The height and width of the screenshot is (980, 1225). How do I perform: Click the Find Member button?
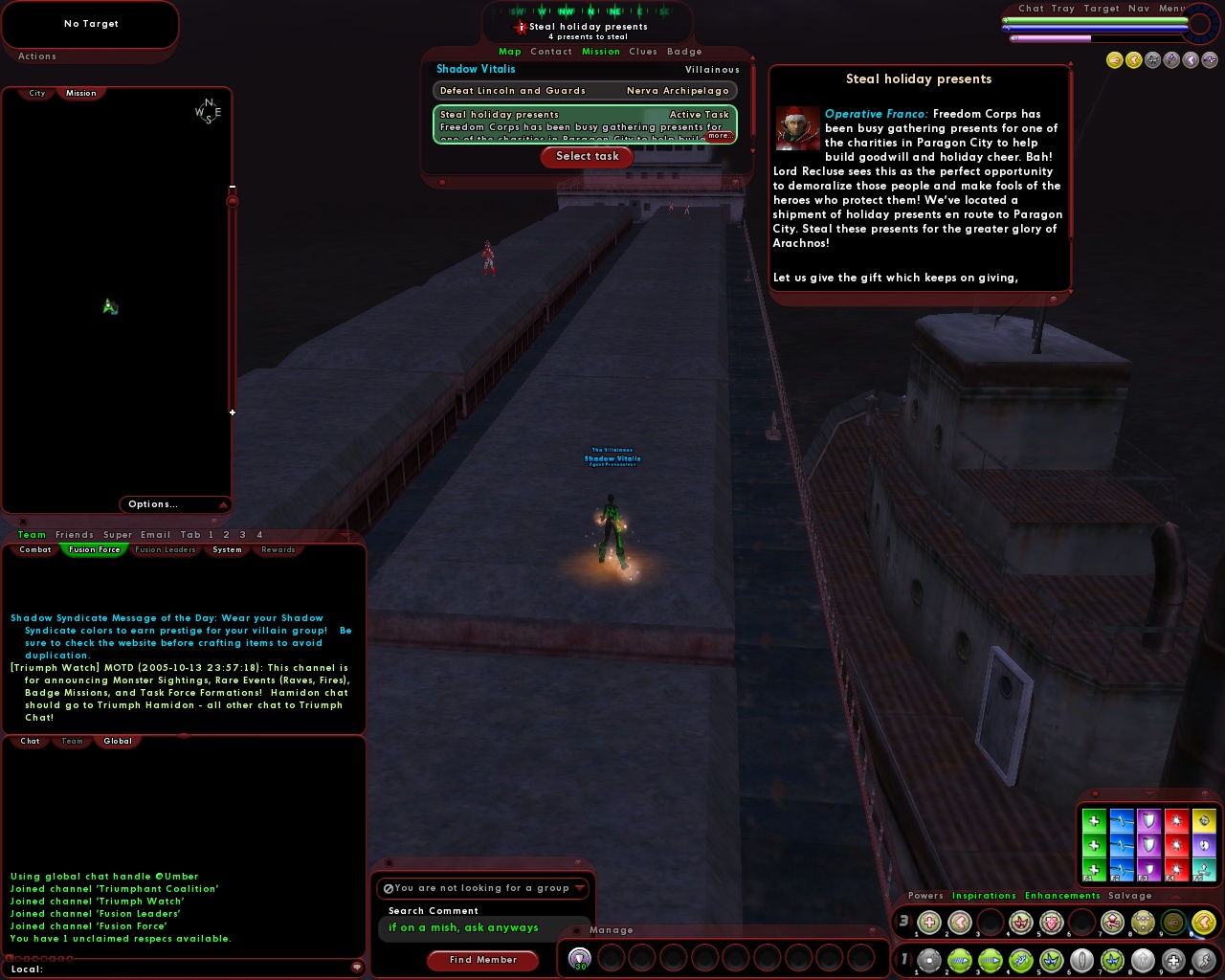(x=482, y=960)
